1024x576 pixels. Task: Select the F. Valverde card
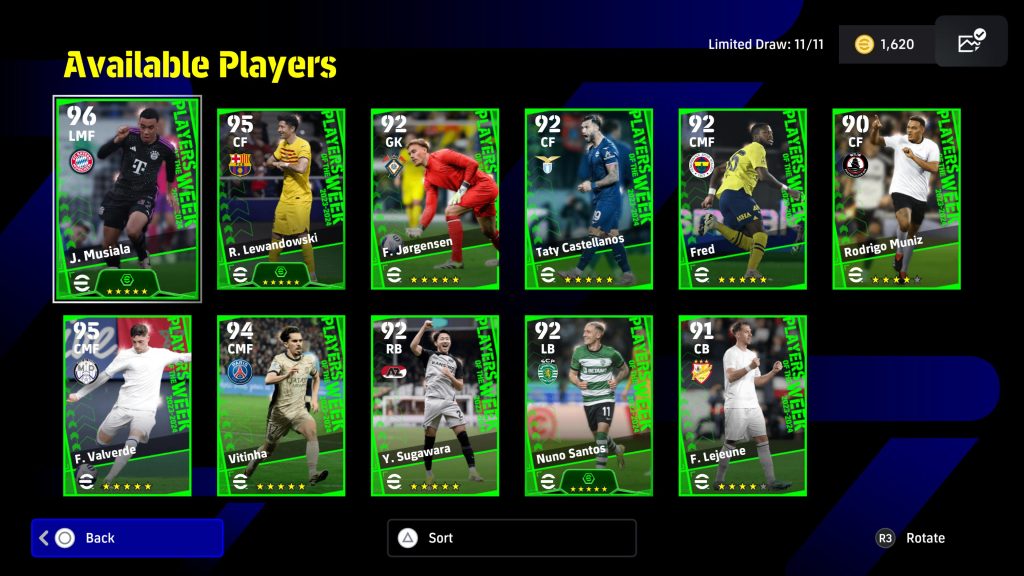point(127,405)
